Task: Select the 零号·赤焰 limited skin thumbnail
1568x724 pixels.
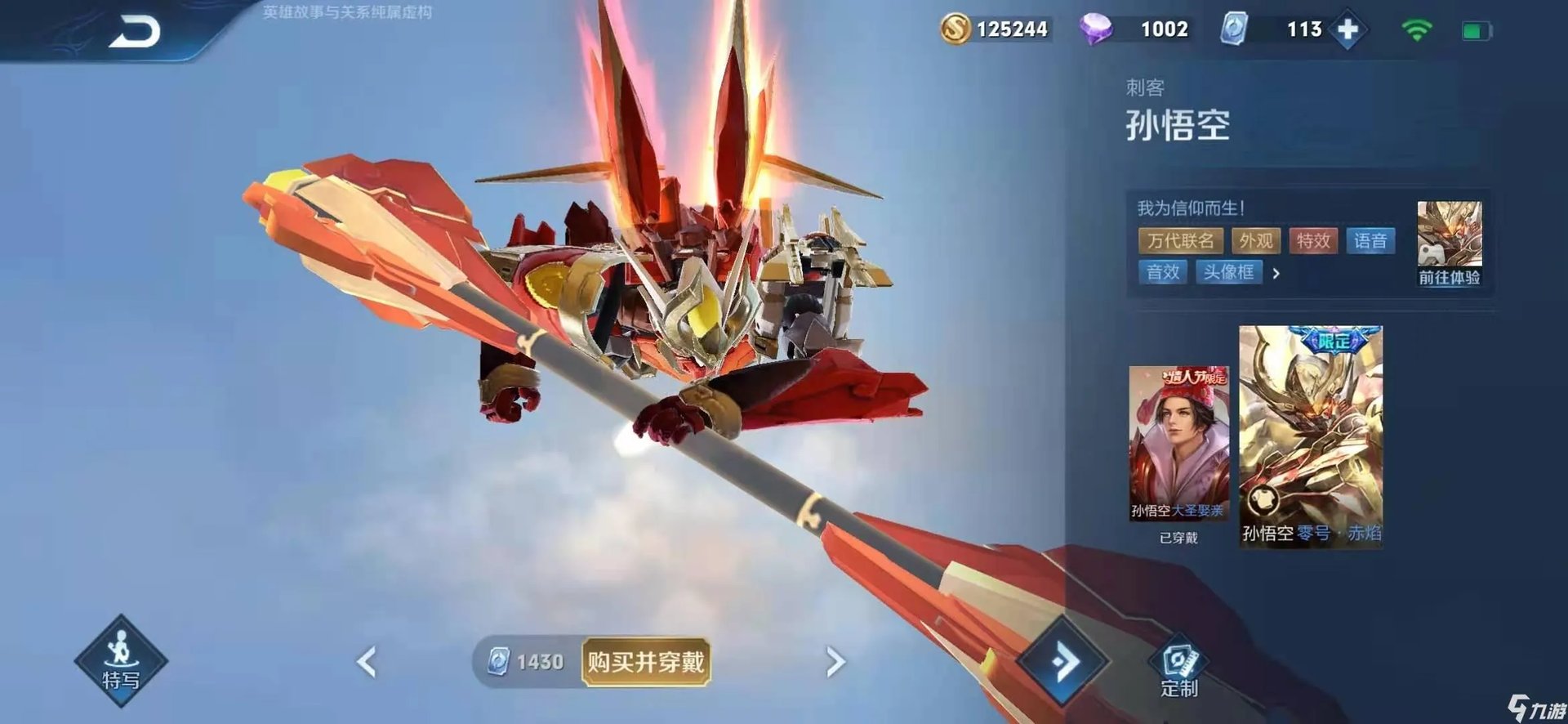Action: [1310, 429]
